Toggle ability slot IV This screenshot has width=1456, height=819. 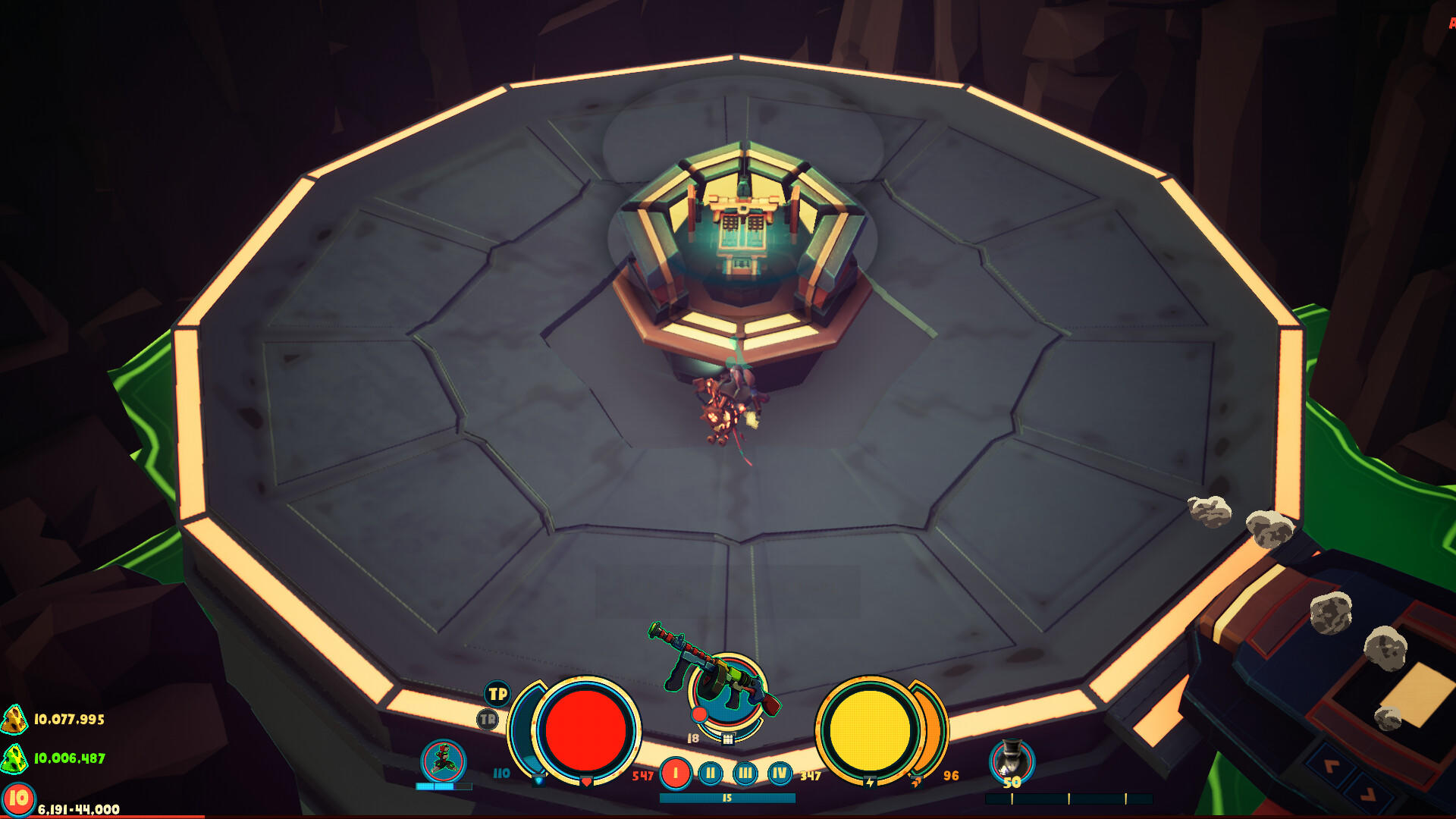(x=778, y=774)
